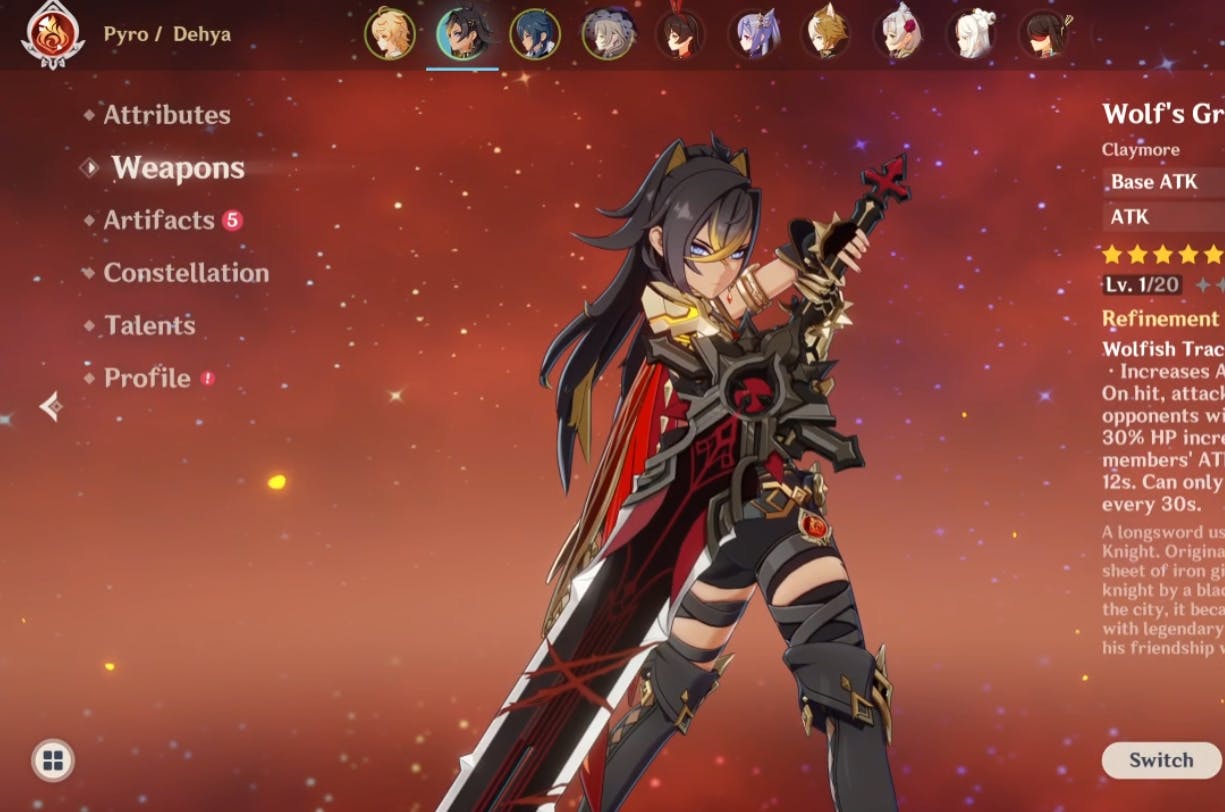The height and width of the screenshot is (812, 1225).
Task: Click the left arrow to go back
Action: pos(50,406)
